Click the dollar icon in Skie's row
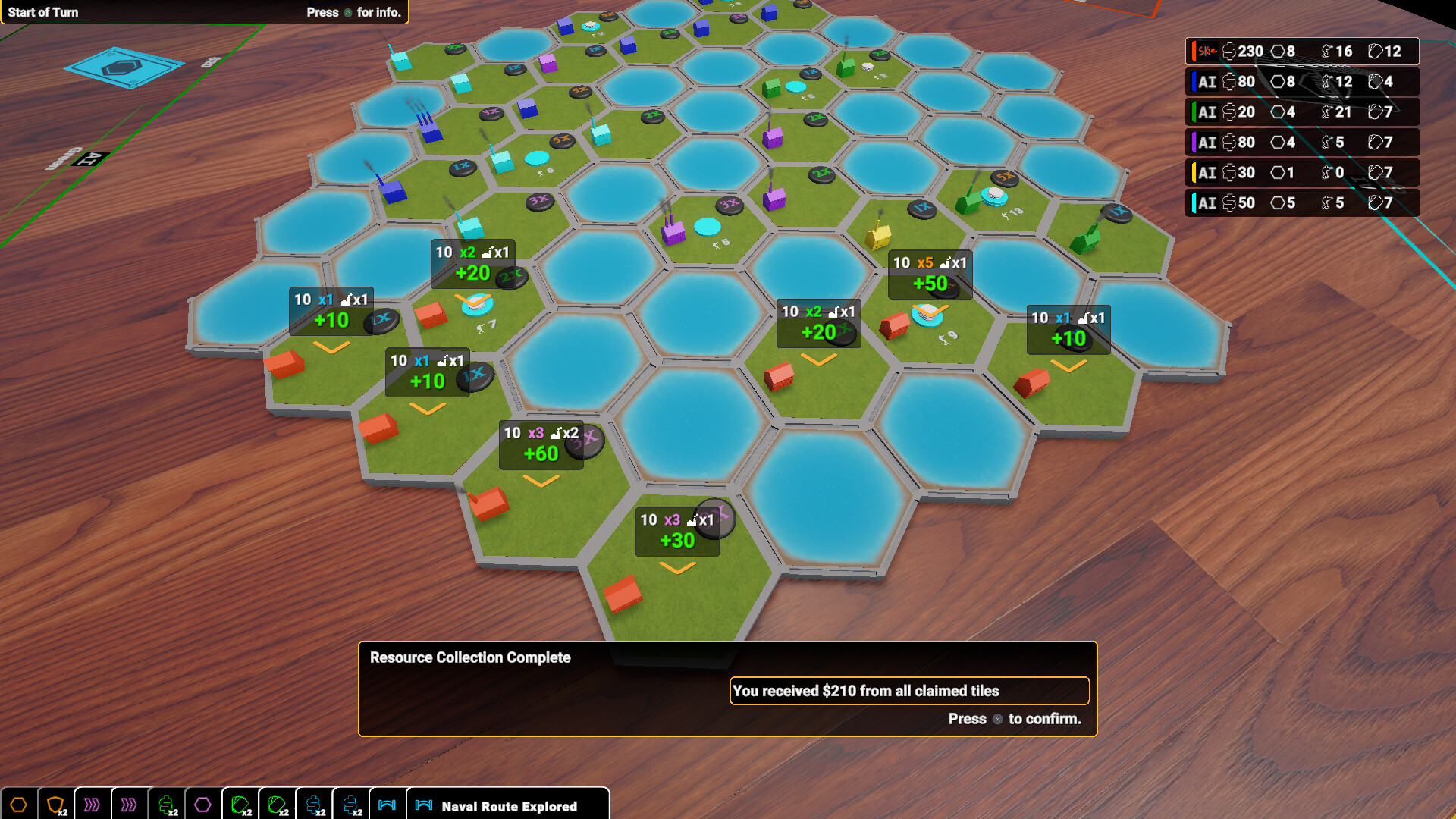The width and height of the screenshot is (1456, 819). (x=1230, y=51)
